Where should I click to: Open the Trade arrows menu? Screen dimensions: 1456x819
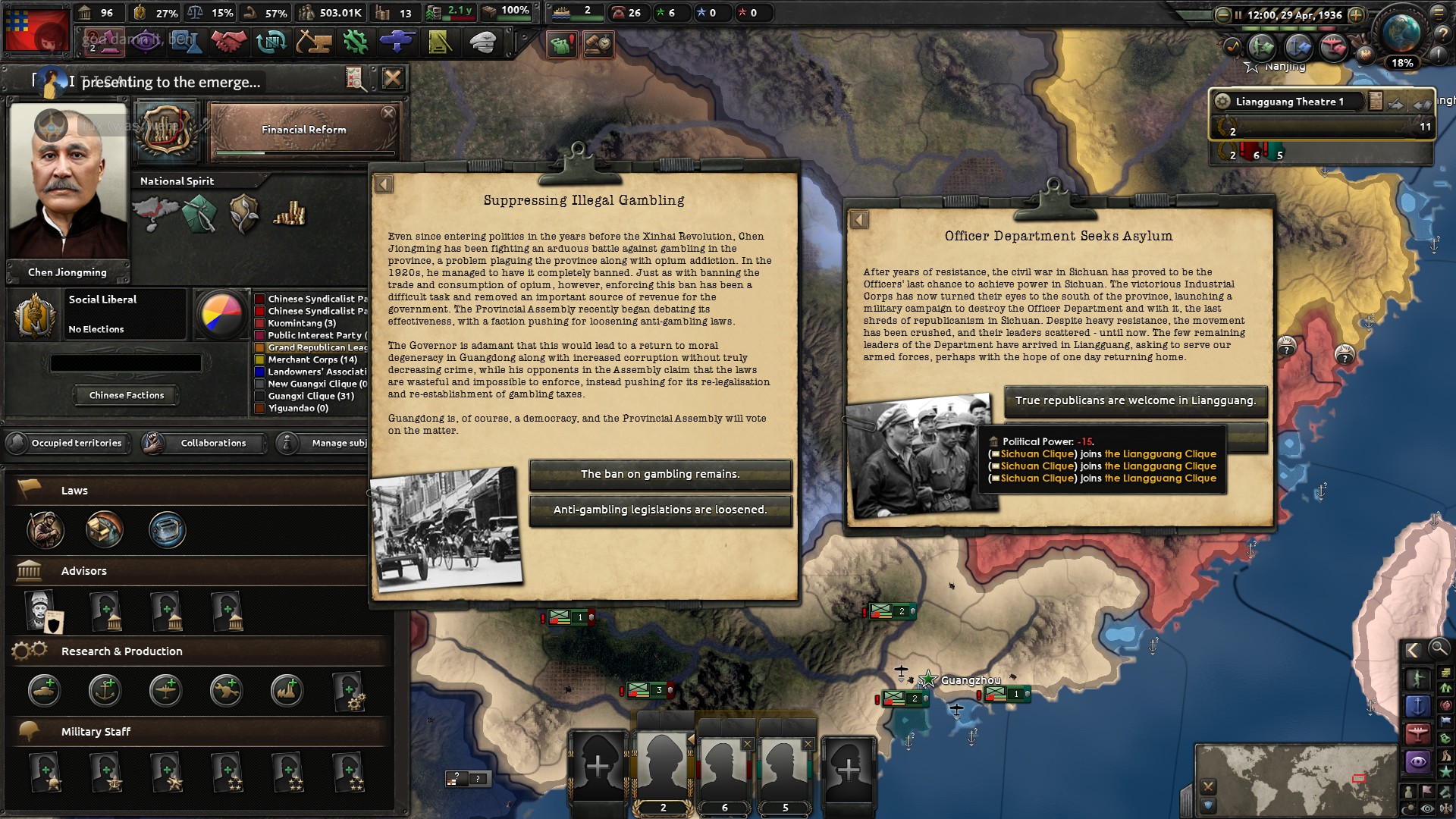[272, 42]
